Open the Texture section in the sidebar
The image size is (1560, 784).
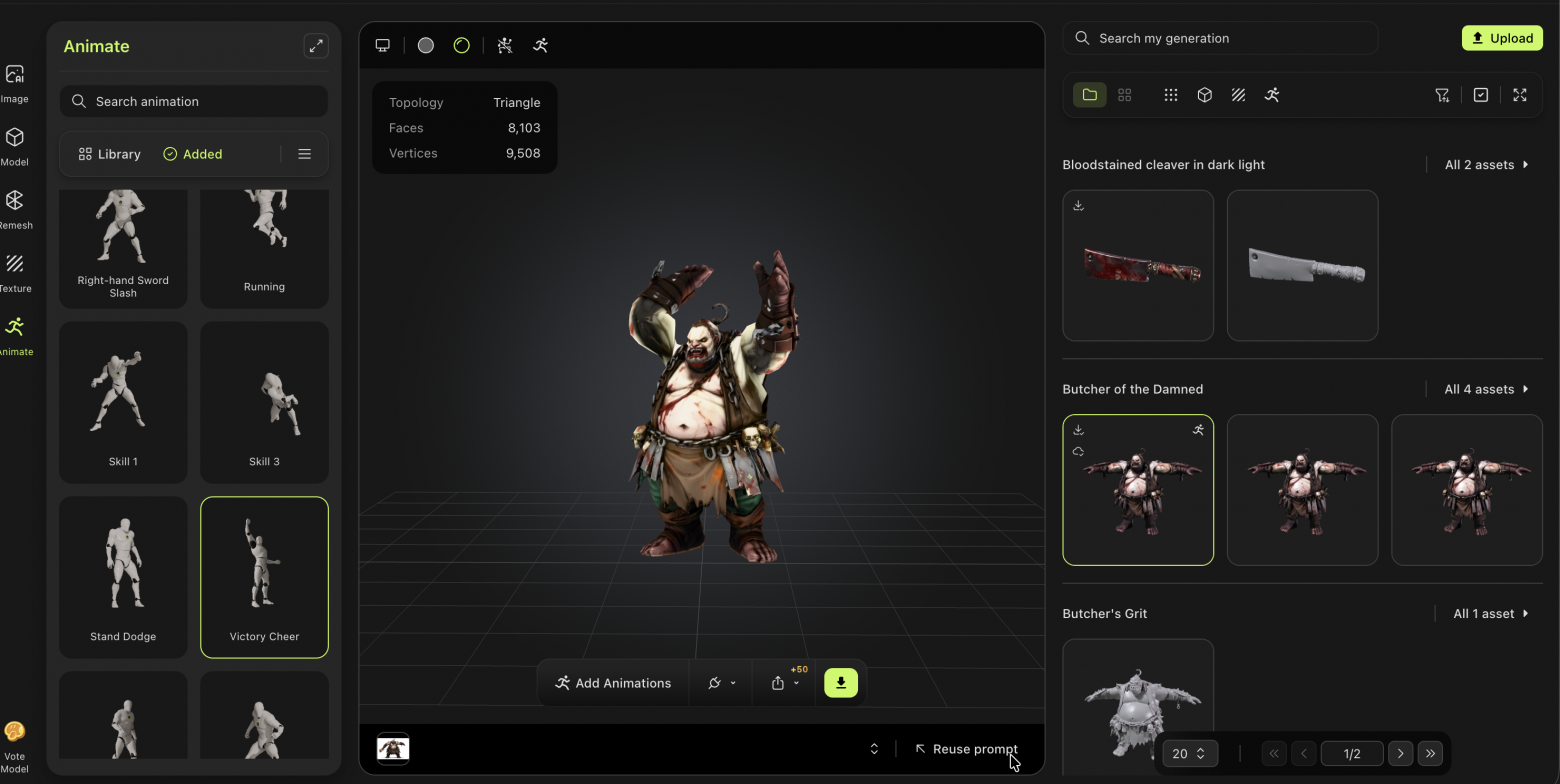coord(15,272)
